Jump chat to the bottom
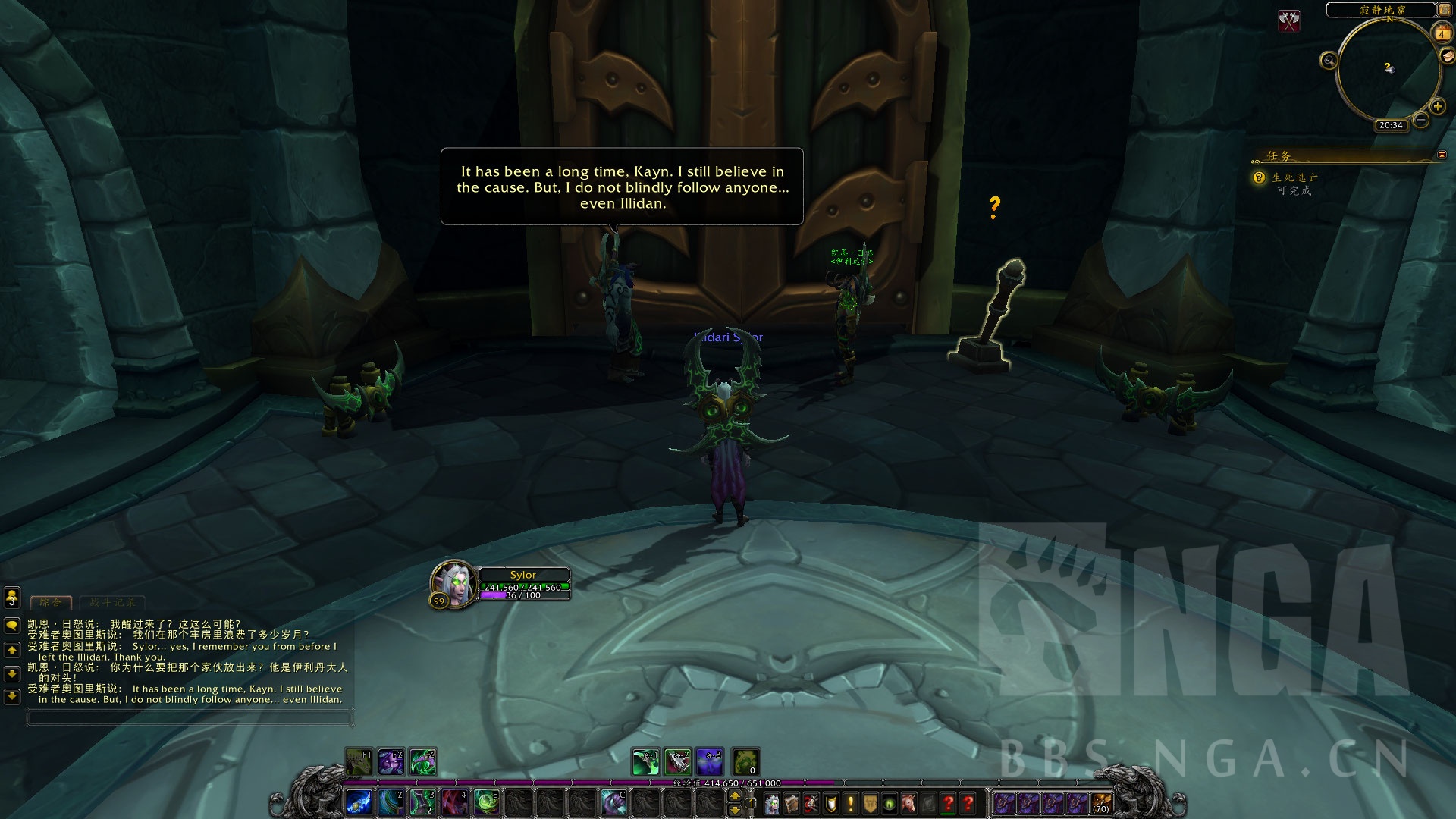The image size is (1456, 819). pyautogui.click(x=11, y=695)
